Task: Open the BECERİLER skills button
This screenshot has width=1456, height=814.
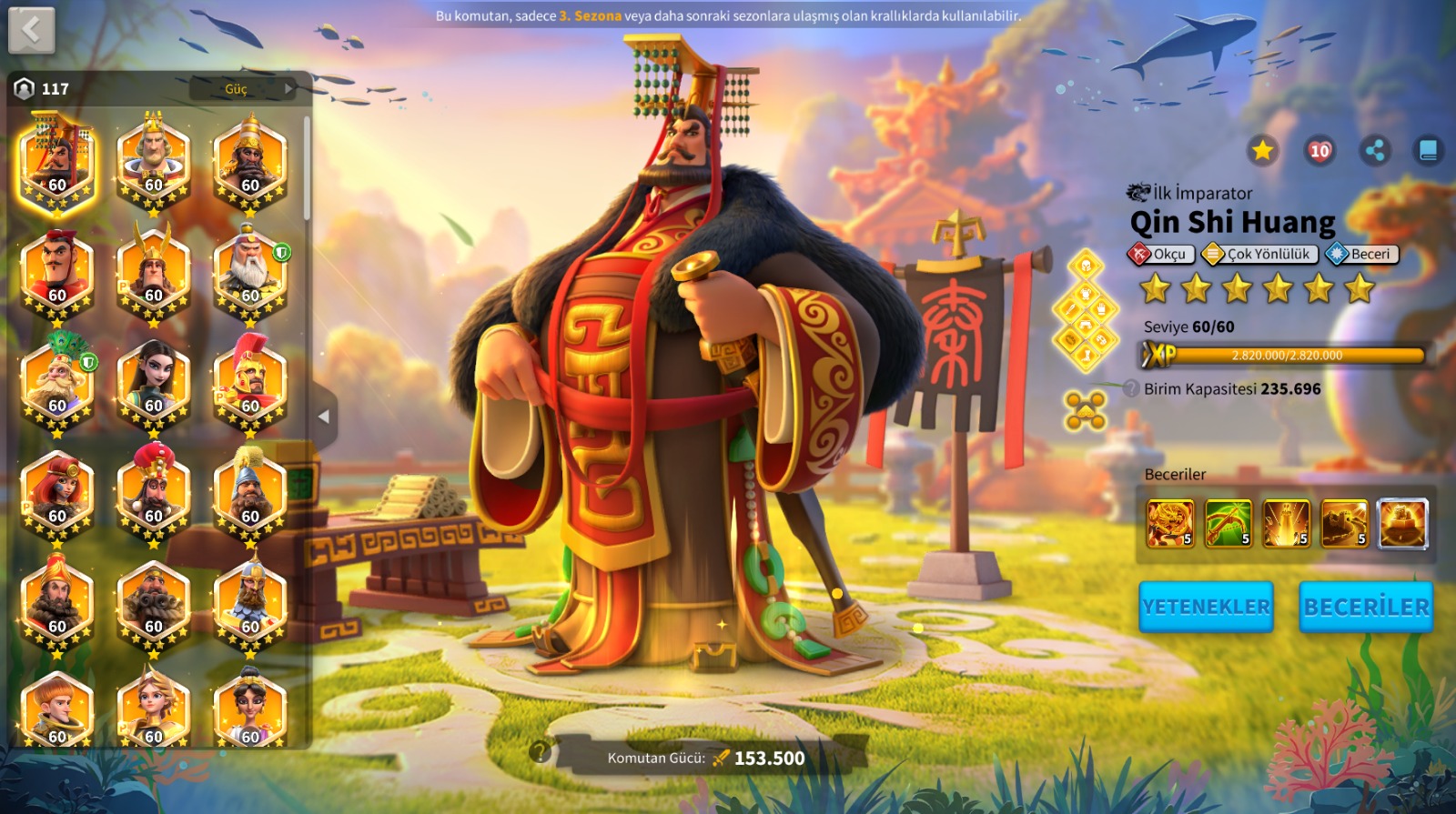Action: point(1366,607)
